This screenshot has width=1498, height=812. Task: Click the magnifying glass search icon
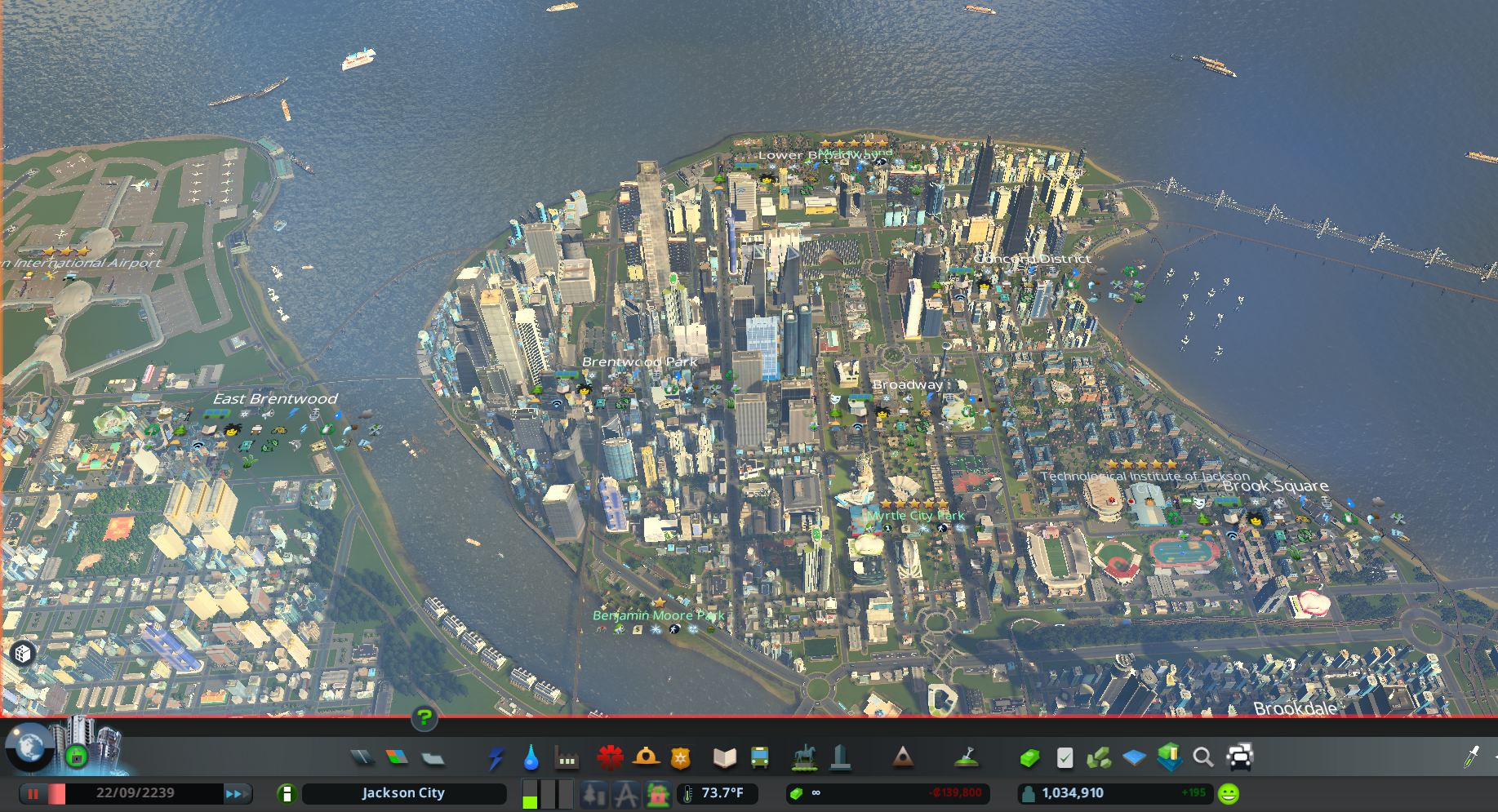(x=1203, y=757)
